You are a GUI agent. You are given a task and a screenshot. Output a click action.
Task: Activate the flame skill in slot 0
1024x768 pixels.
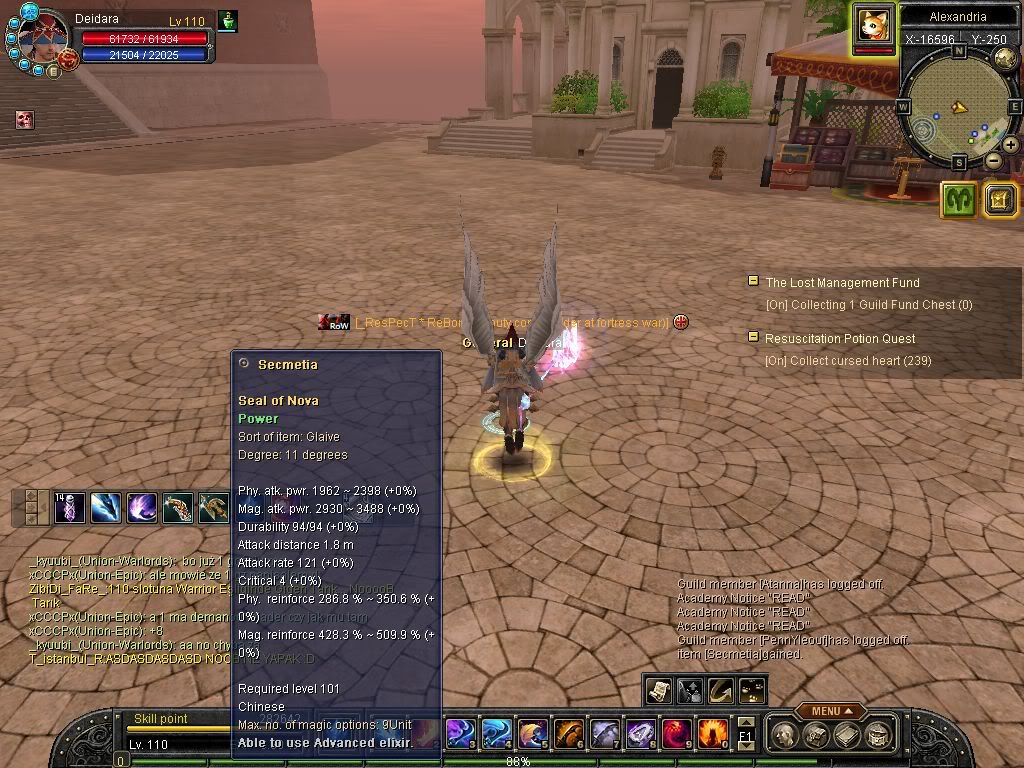(711, 735)
